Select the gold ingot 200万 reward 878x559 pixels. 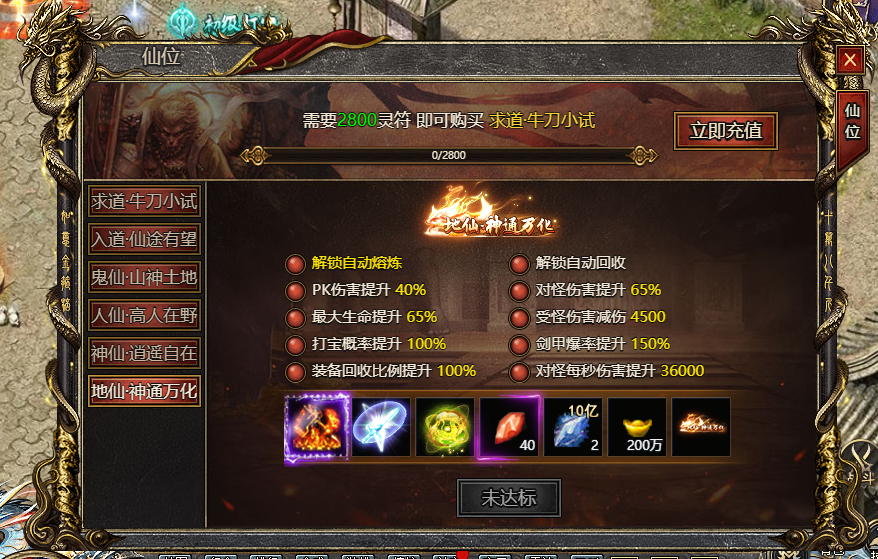click(x=637, y=427)
